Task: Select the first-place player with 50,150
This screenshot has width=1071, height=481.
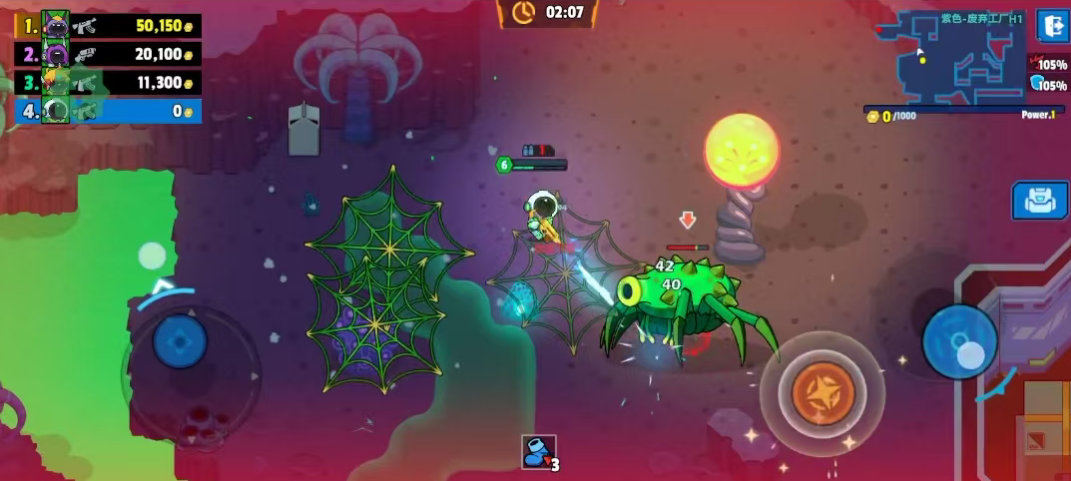Action: coord(108,25)
